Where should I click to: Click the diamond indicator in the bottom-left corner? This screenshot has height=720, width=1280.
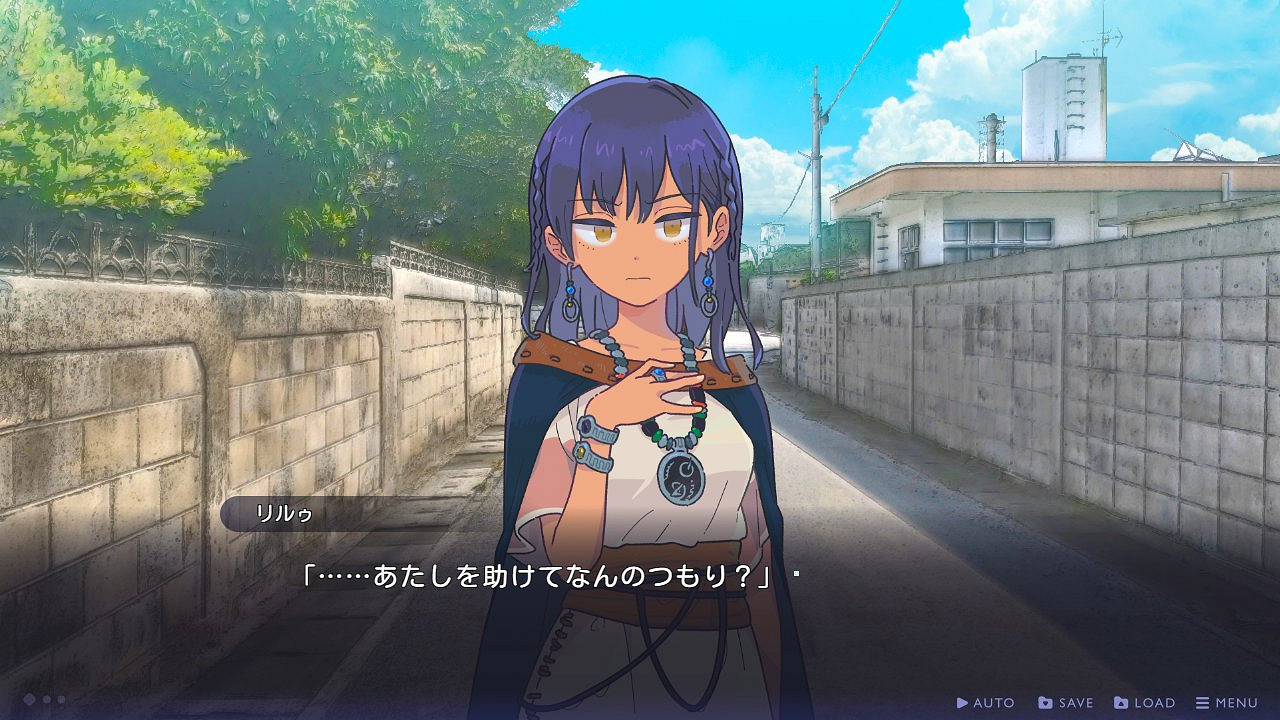(29, 700)
